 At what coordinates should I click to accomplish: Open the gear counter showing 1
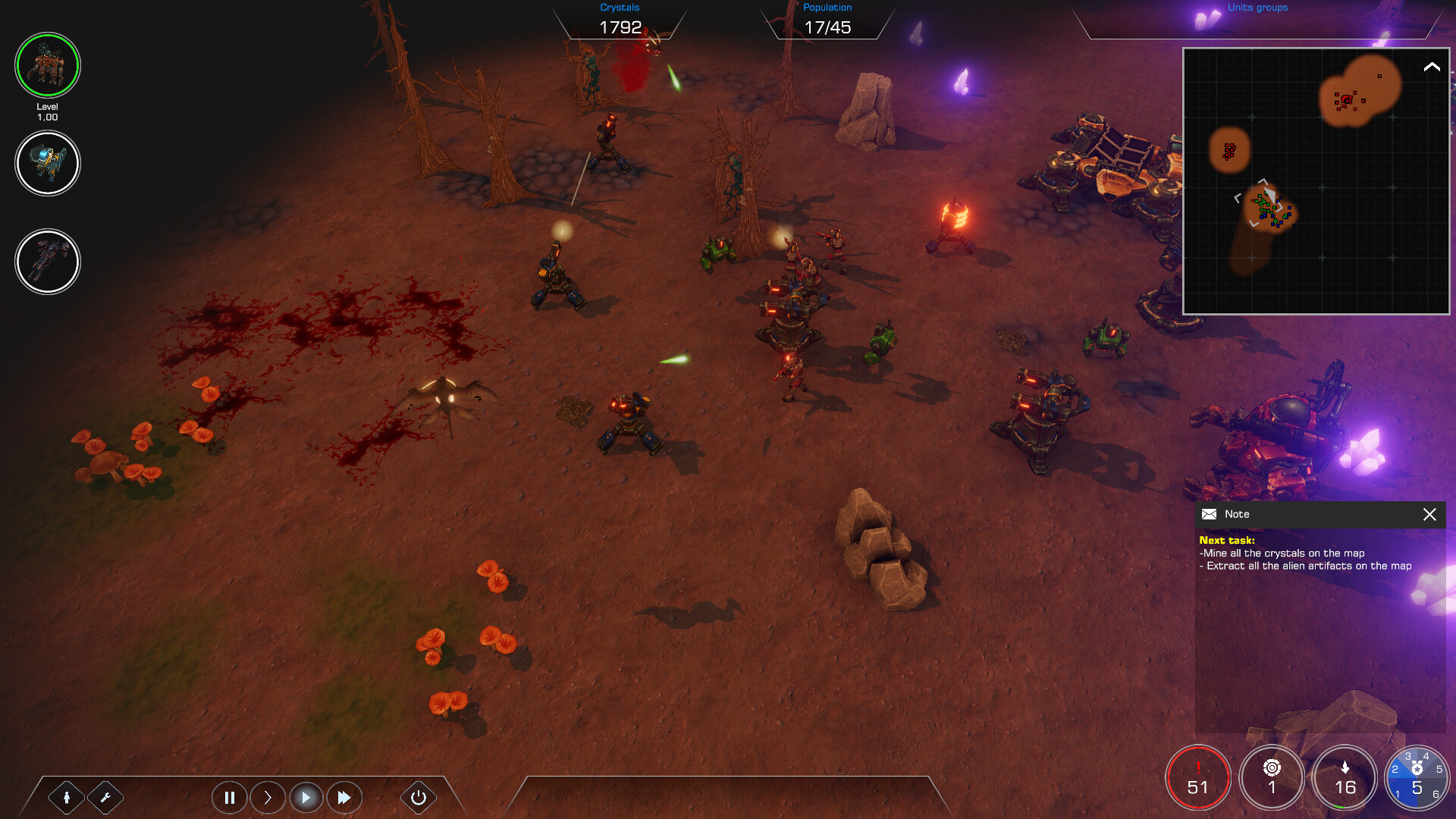click(x=1272, y=777)
